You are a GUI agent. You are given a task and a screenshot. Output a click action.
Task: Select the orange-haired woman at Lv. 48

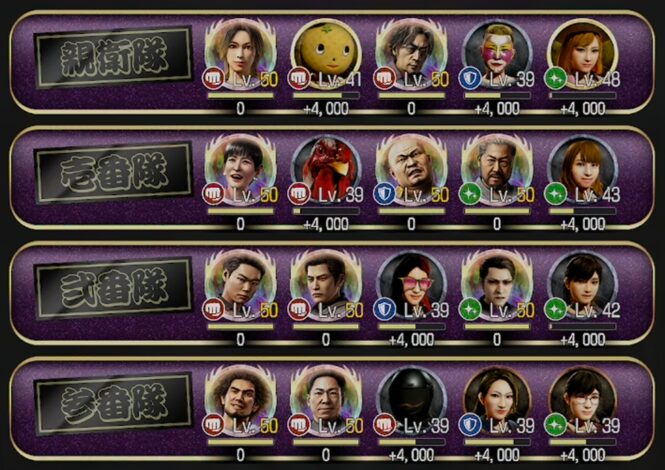tap(583, 52)
